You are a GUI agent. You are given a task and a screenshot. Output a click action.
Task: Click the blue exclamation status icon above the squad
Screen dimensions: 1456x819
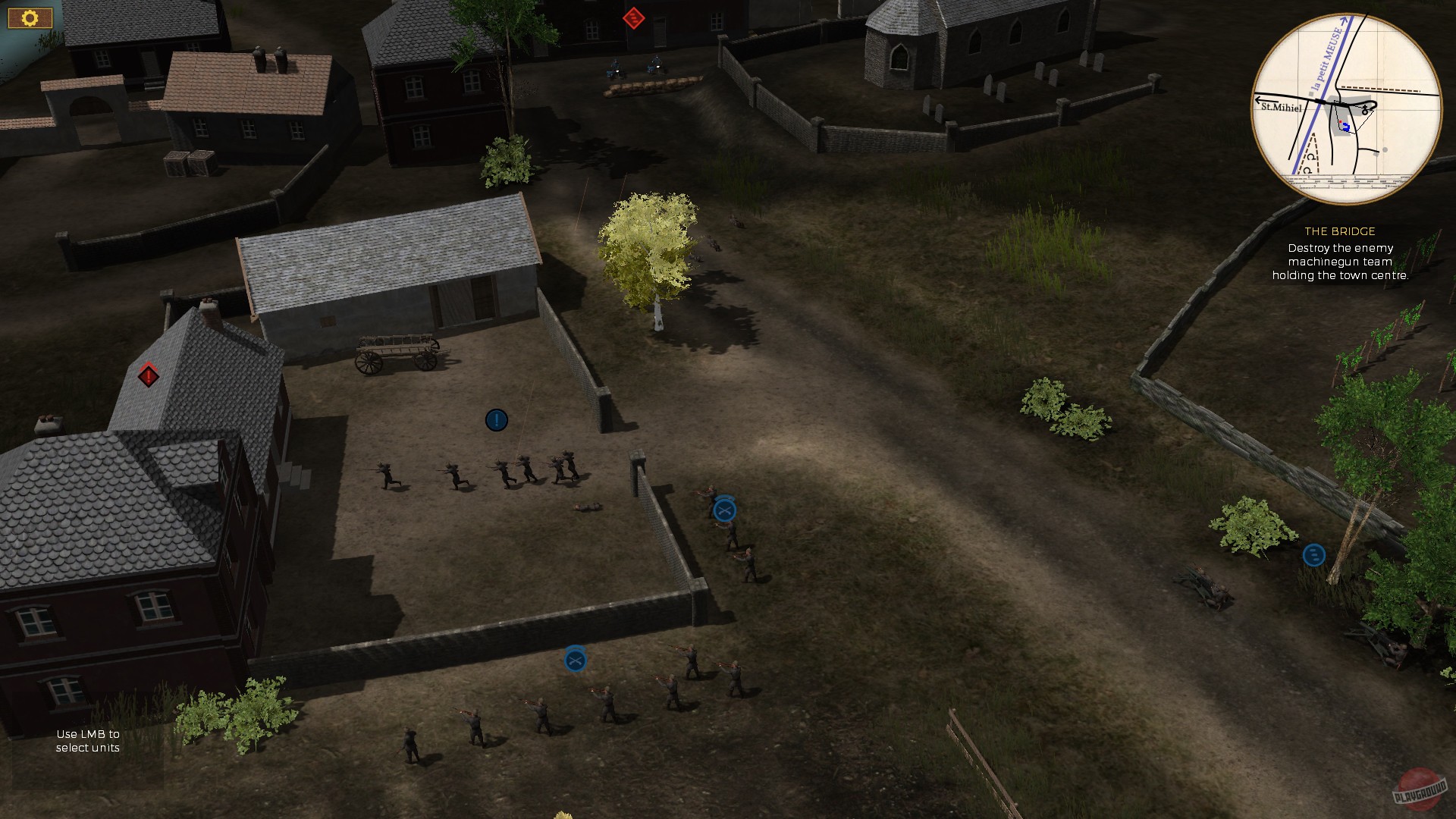click(496, 420)
